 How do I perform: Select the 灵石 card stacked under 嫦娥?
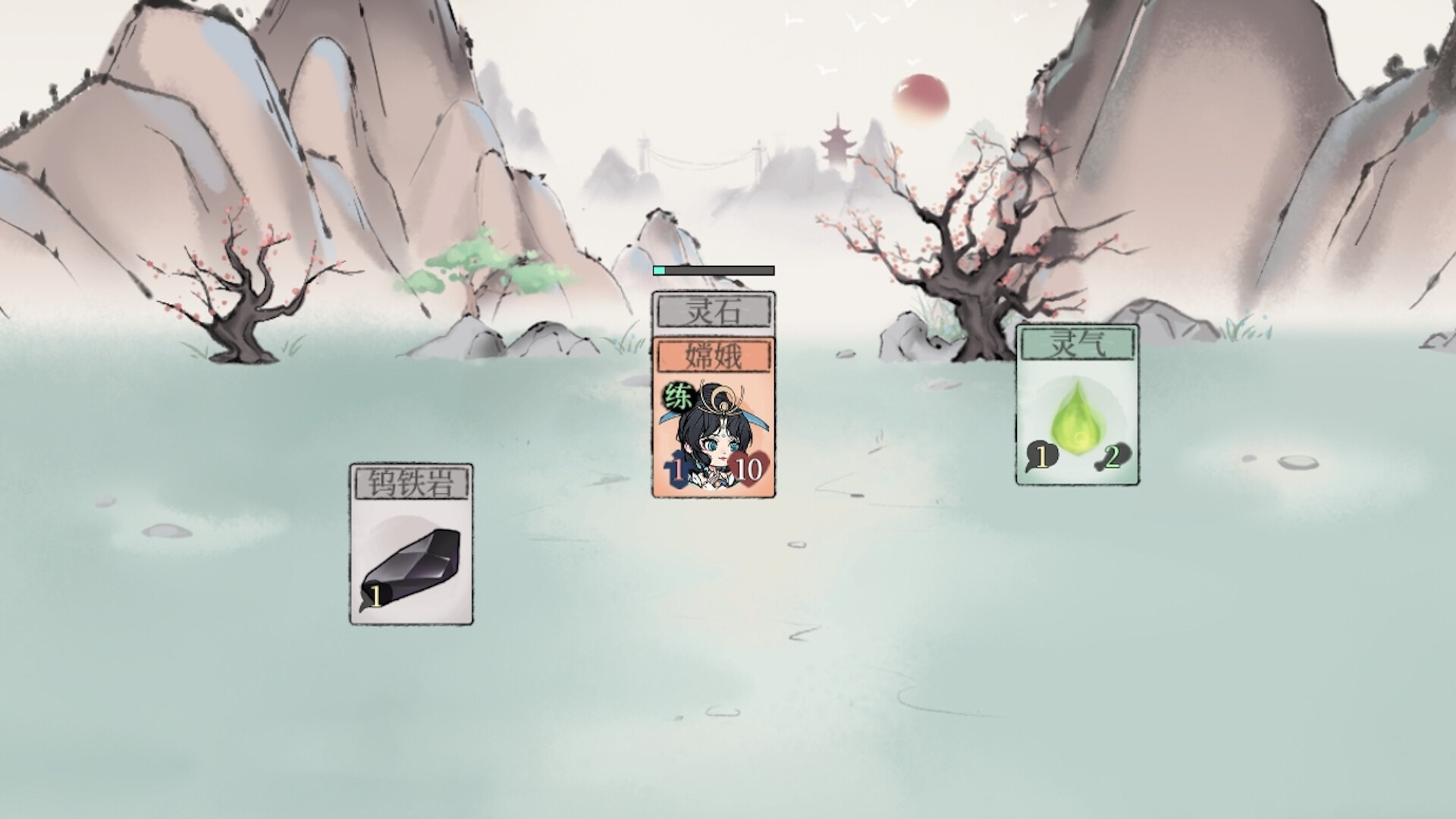tap(713, 309)
